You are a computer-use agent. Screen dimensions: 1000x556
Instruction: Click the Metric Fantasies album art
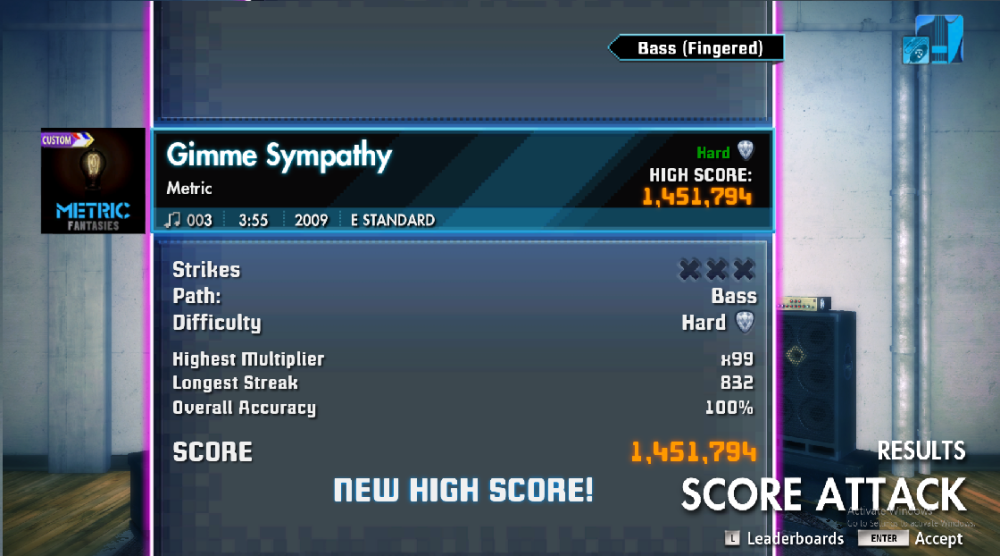93,181
